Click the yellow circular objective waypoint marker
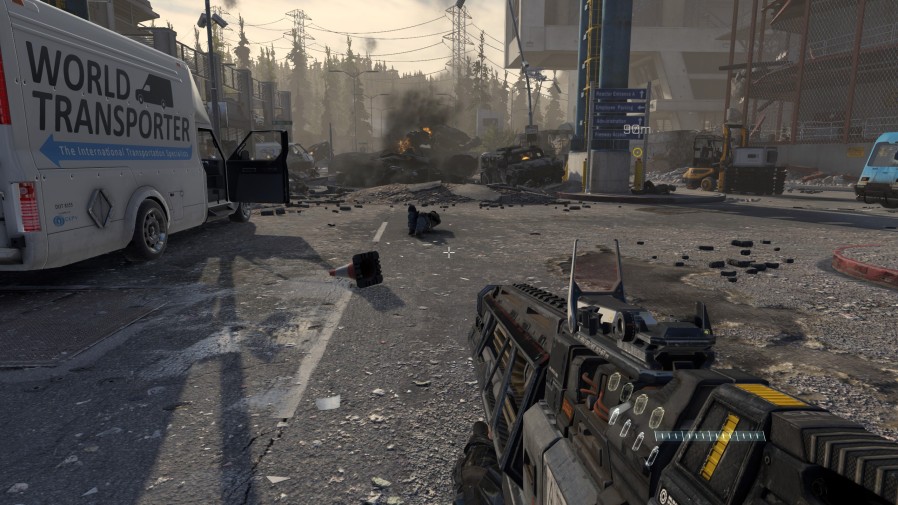This screenshot has width=898, height=505. (637, 151)
